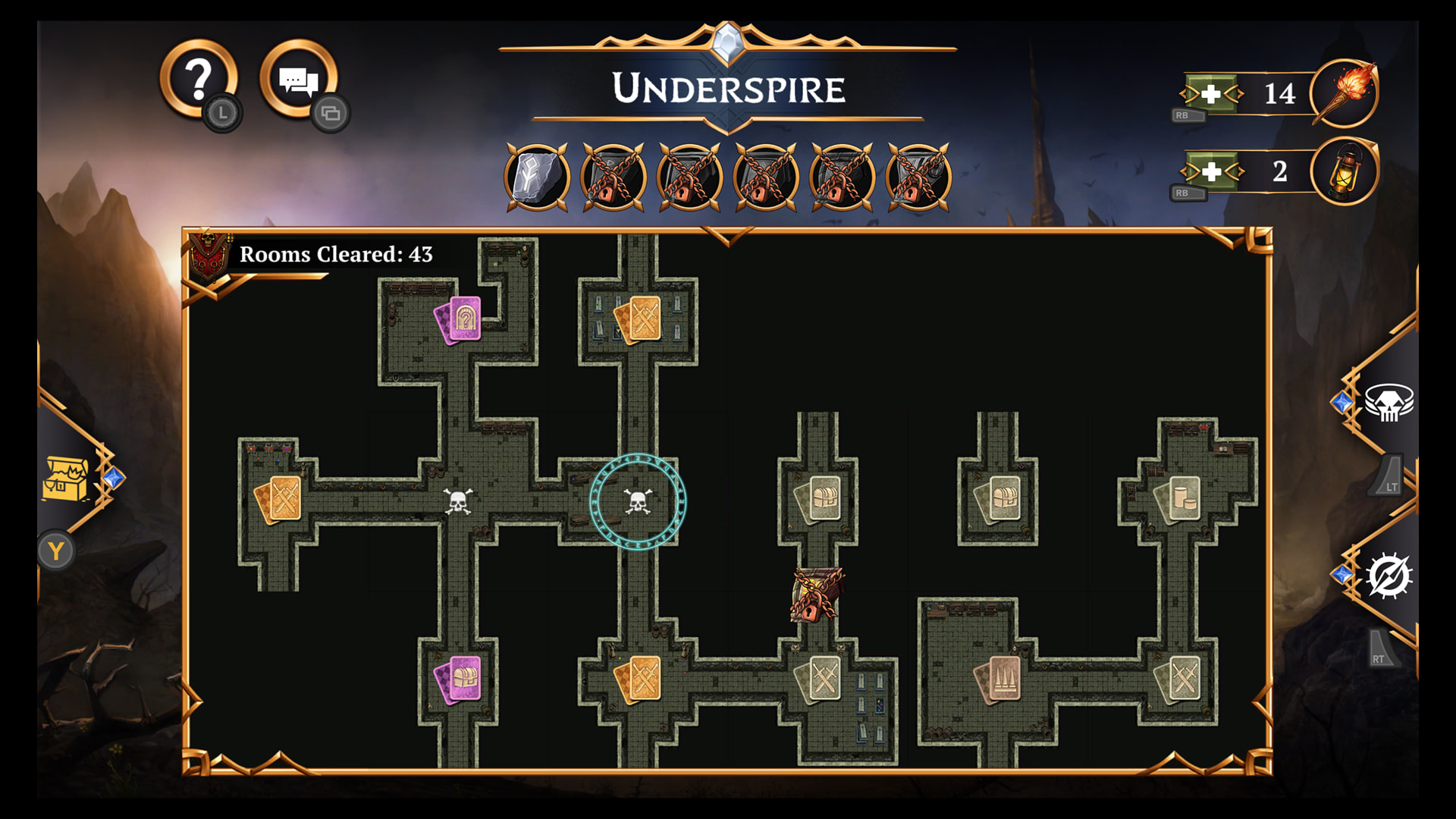
Task: Select the purple mystery door card
Action: click(459, 320)
